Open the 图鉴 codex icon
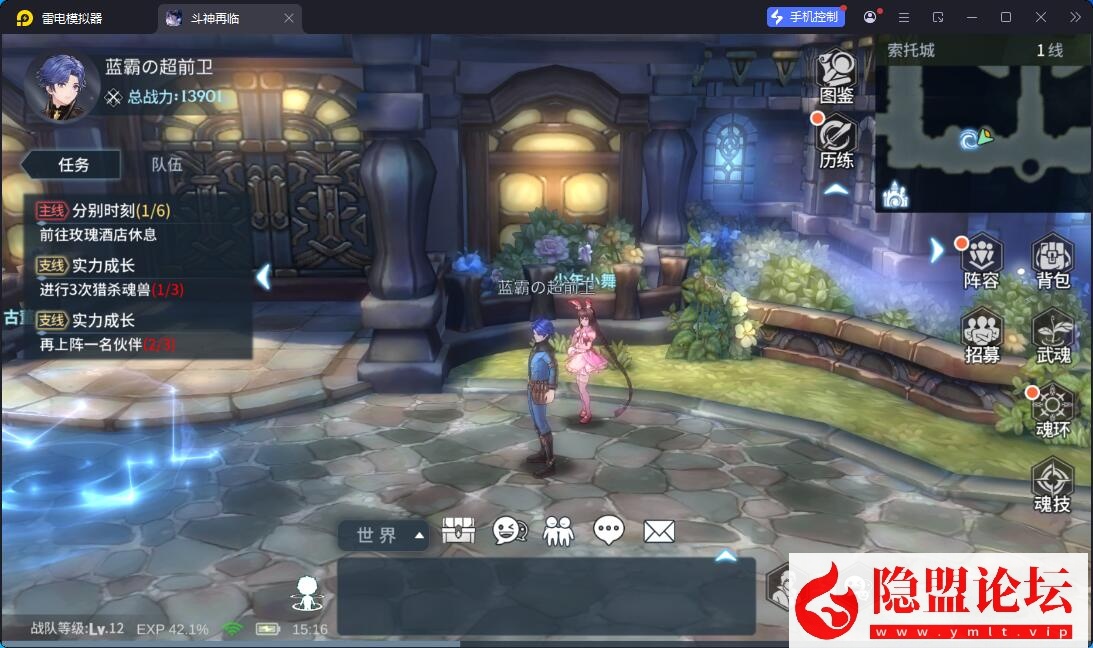This screenshot has height=648, width=1093. coord(836,75)
